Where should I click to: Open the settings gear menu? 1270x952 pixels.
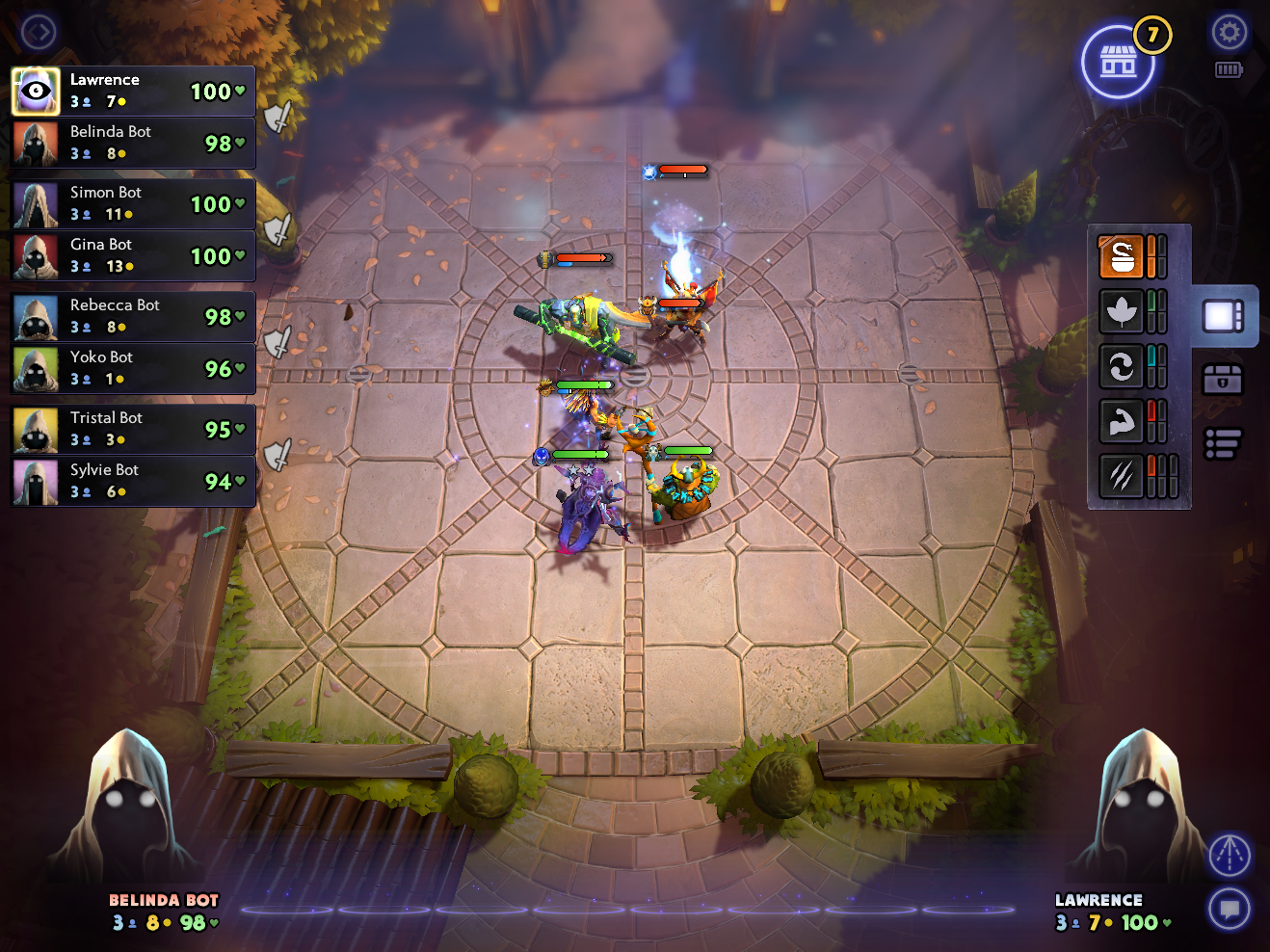(1229, 33)
